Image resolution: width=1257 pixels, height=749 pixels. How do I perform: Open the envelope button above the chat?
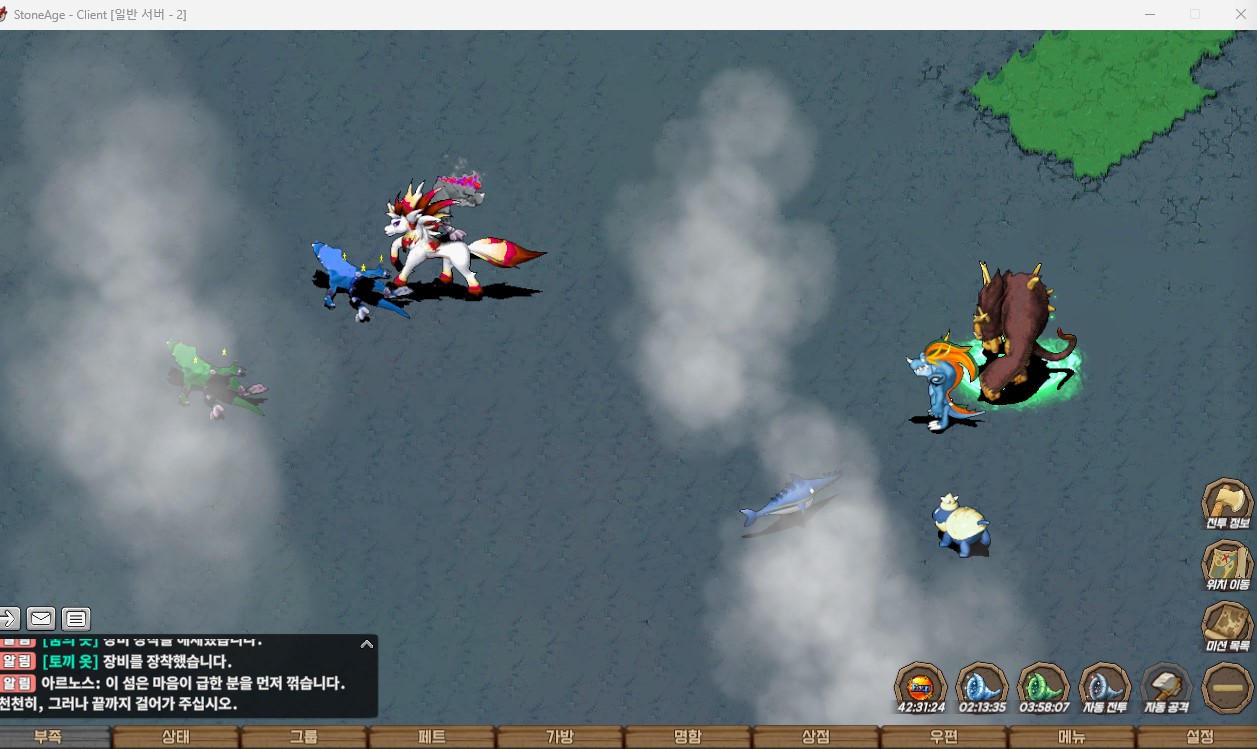(41, 618)
